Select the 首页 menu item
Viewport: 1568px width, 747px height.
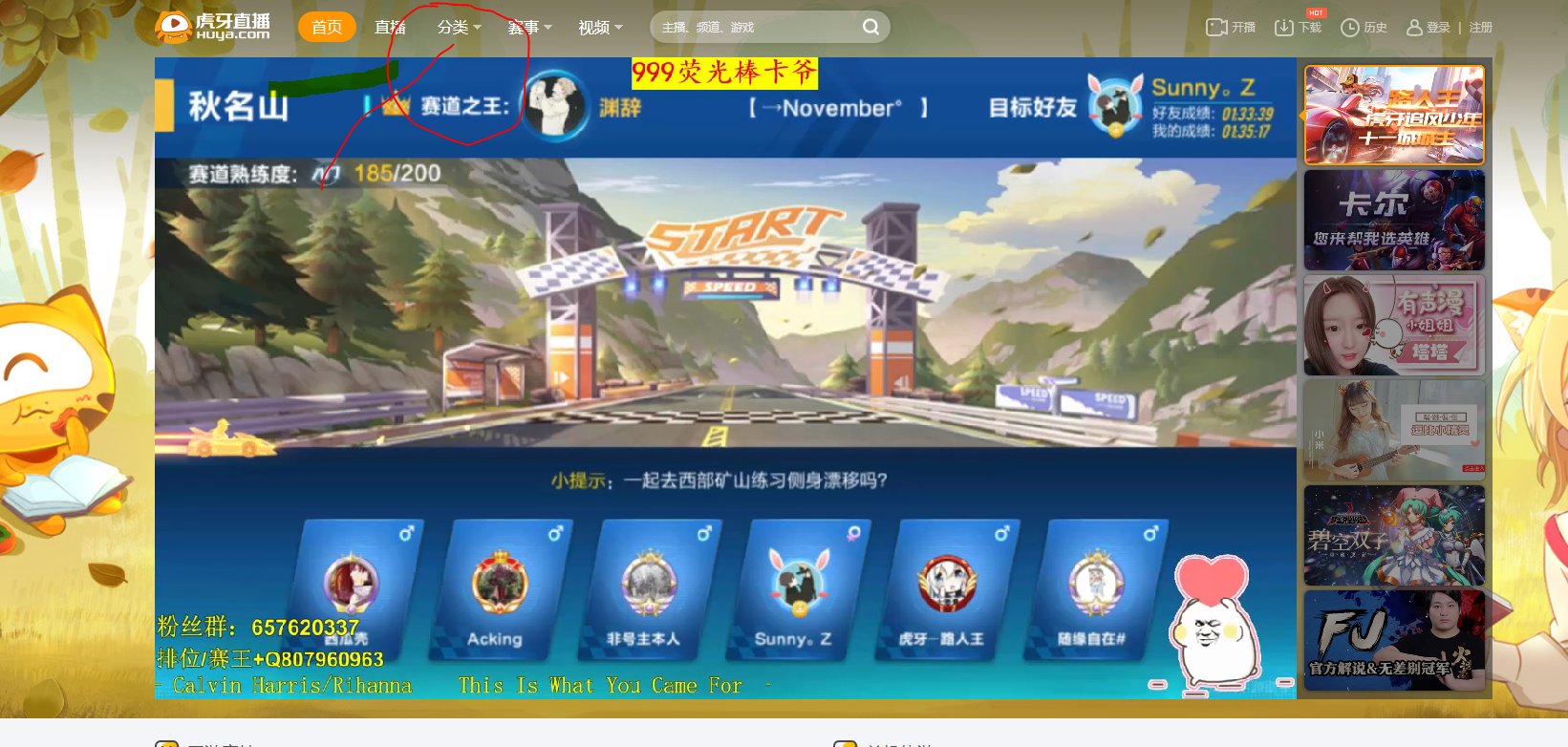click(x=327, y=28)
